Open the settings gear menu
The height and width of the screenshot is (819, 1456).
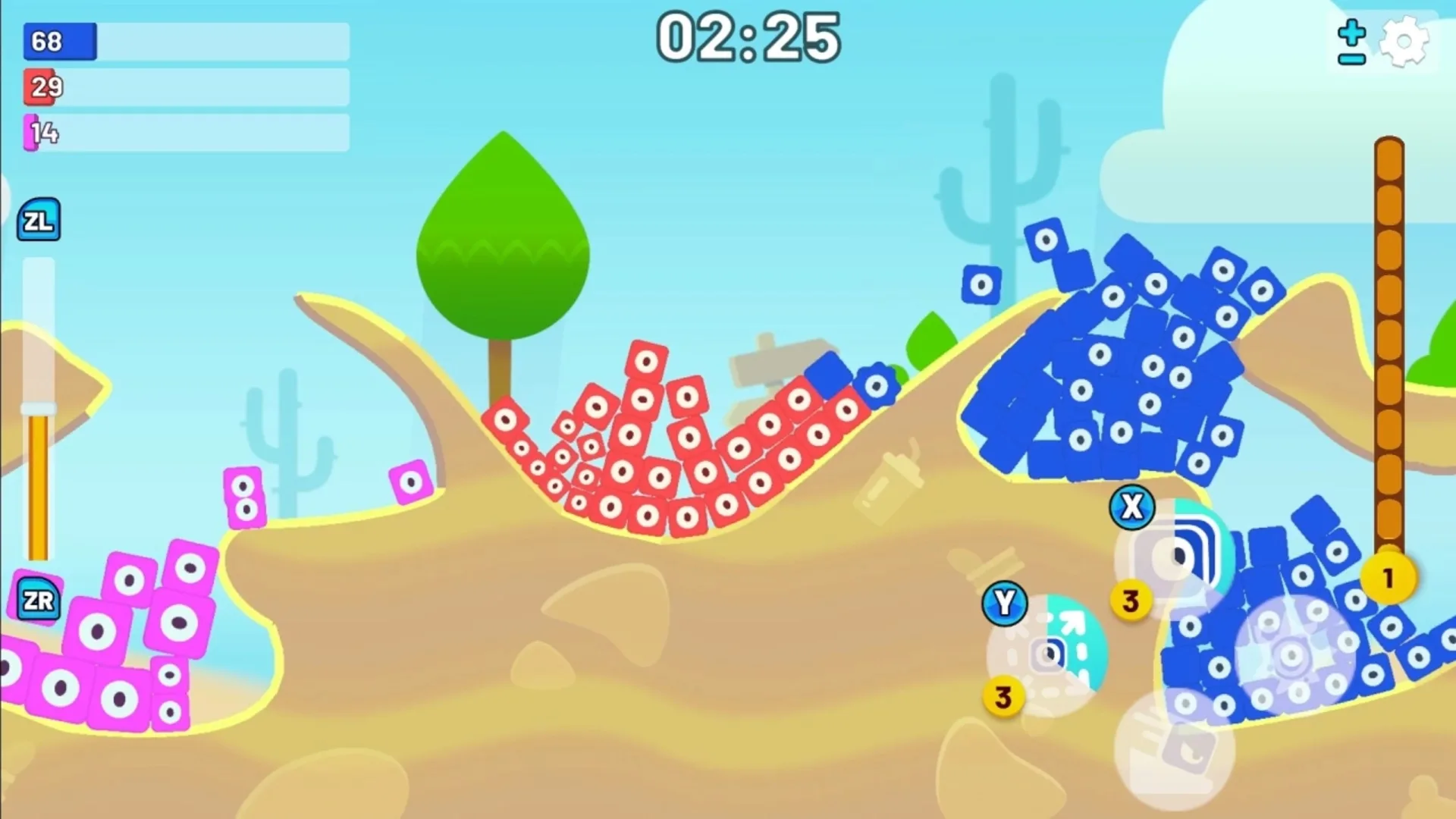pos(1404,42)
